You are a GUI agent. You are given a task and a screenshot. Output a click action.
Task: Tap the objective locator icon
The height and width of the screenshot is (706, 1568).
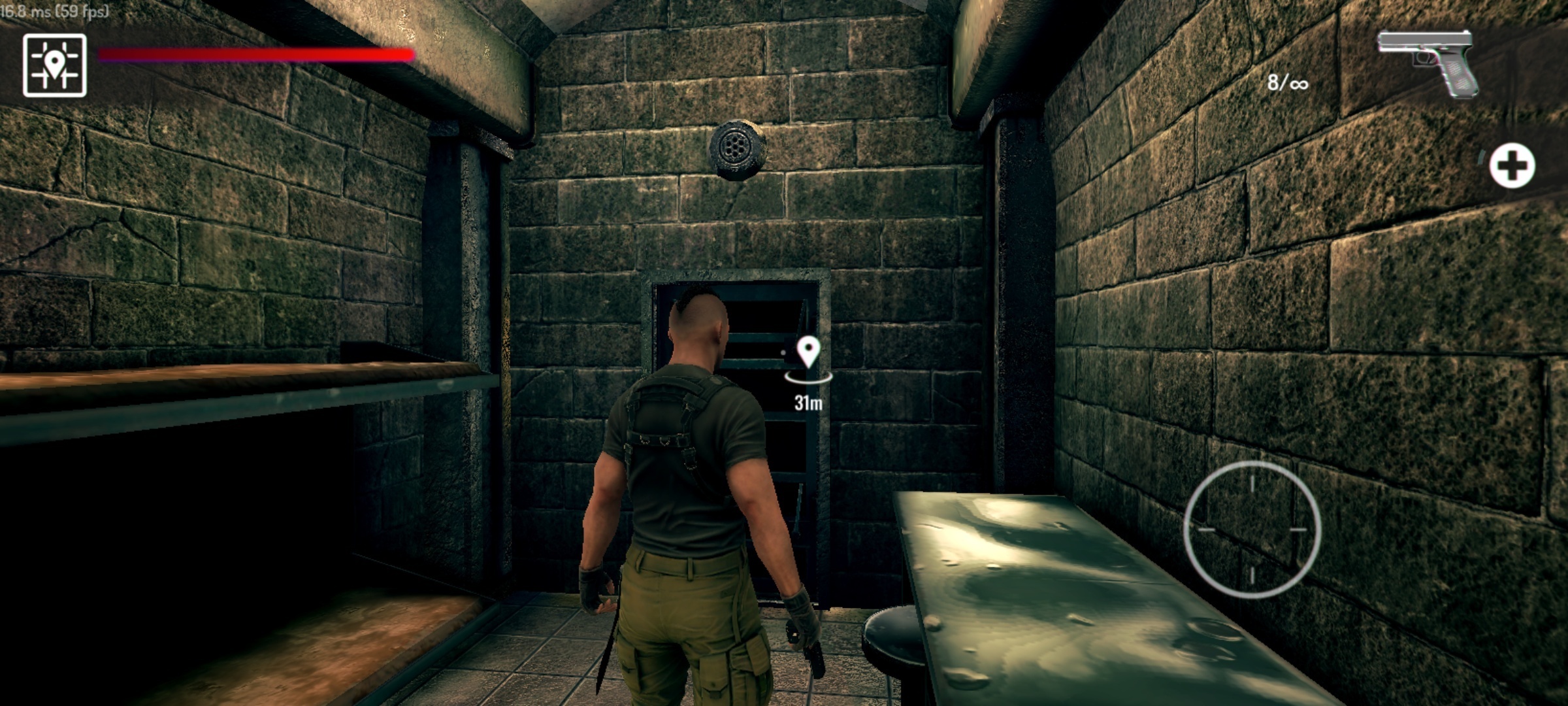point(55,65)
